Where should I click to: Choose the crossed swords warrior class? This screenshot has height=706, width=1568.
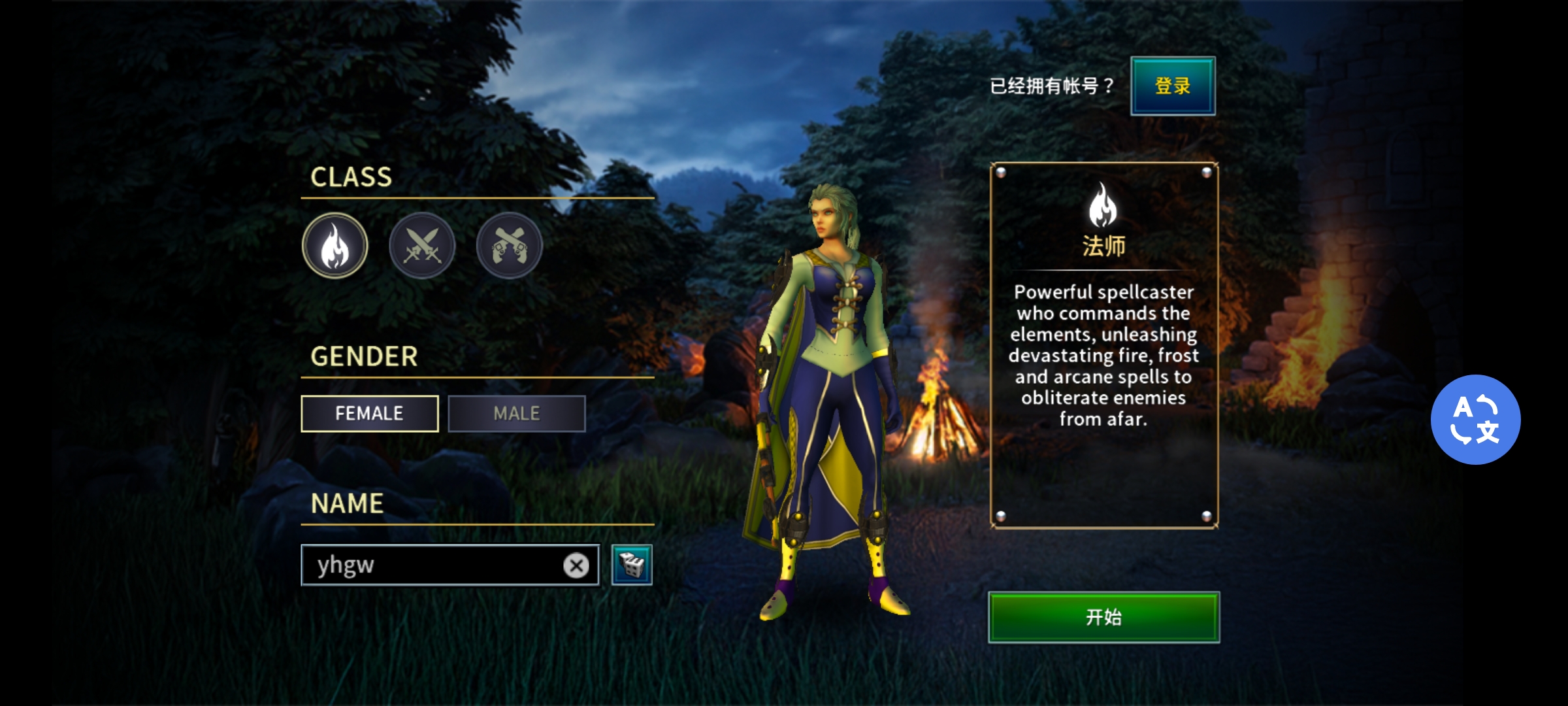point(422,246)
